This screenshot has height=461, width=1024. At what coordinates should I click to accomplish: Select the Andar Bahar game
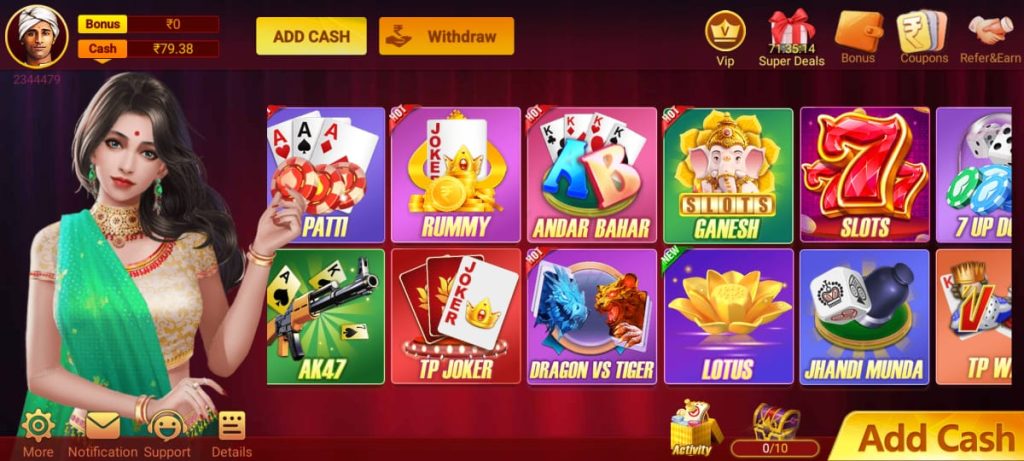(x=591, y=175)
